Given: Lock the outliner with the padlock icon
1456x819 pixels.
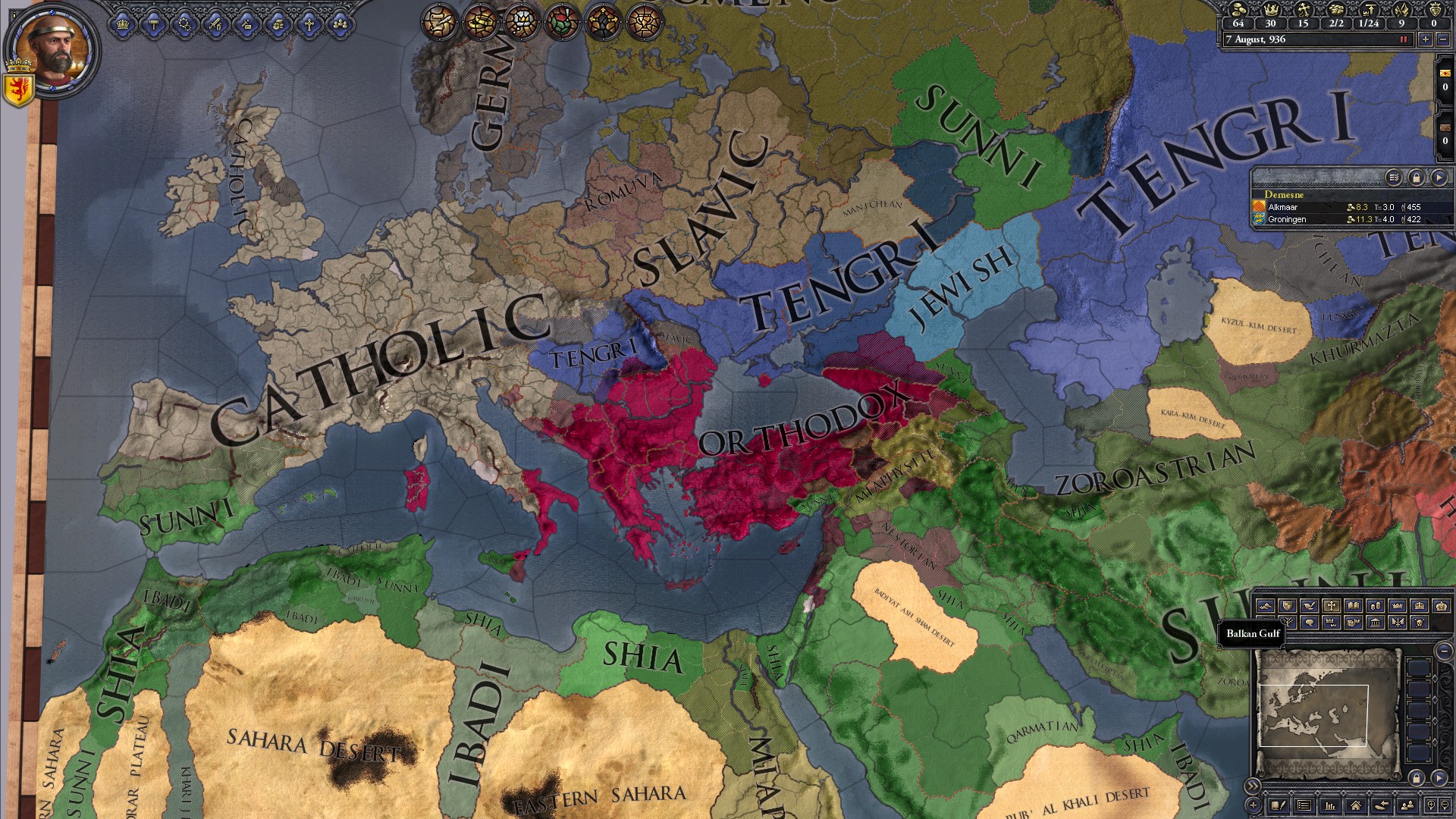Looking at the screenshot, I should point(1417,177).
